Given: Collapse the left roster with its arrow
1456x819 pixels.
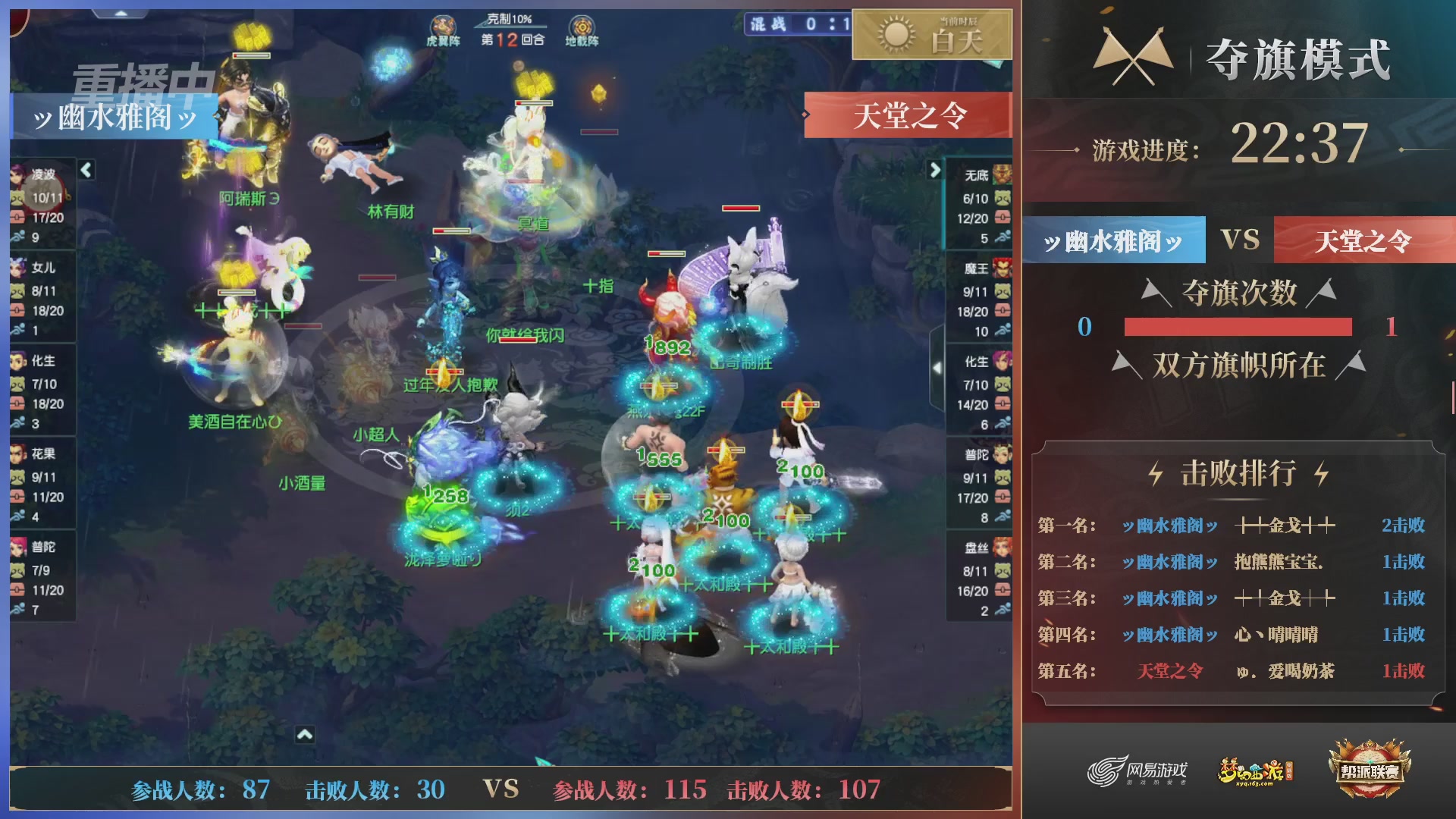Looking at the screenshot, I should coord(86,171).
